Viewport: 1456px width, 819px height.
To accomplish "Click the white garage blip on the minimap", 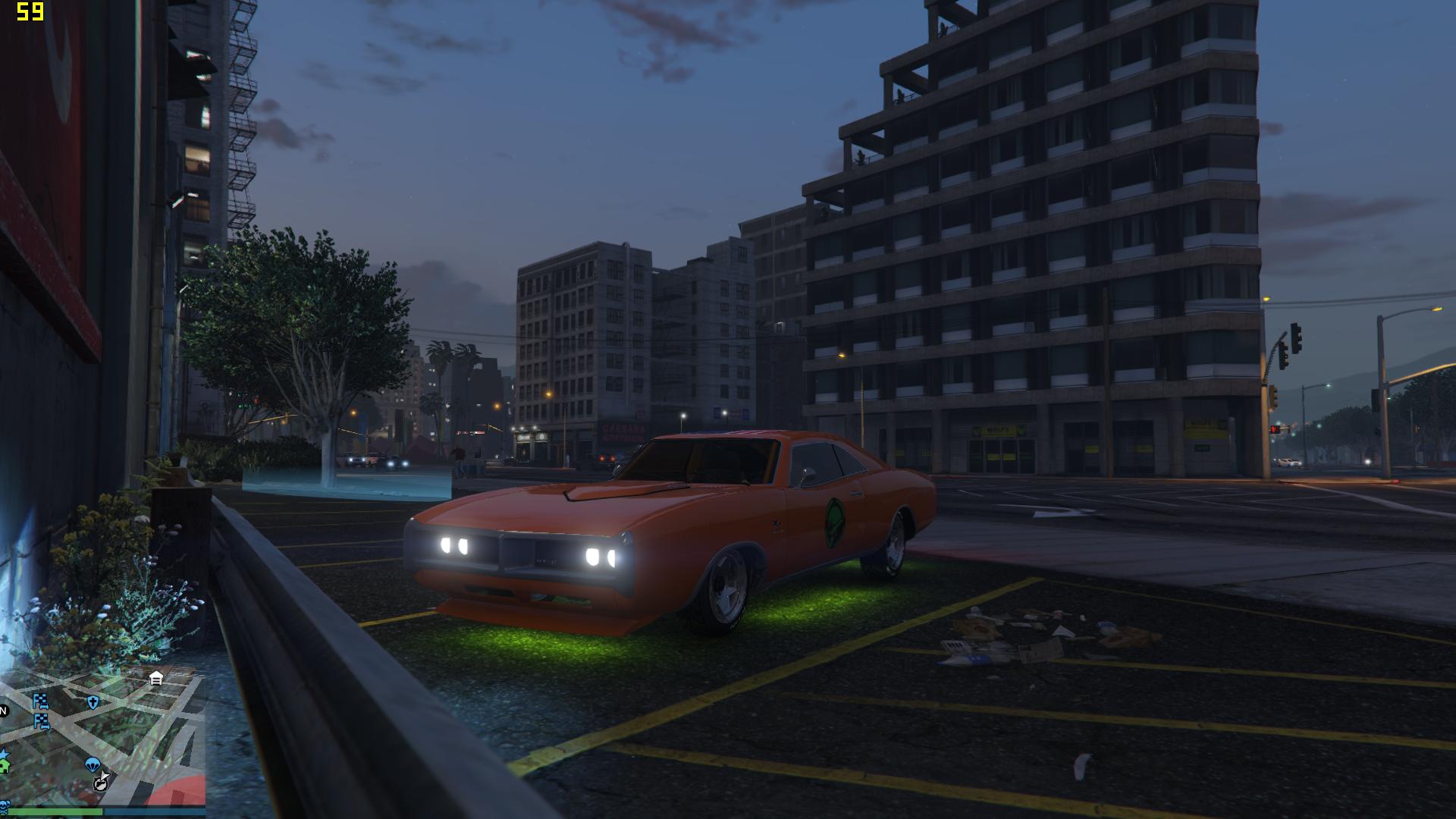I will [x=156, y=678].
